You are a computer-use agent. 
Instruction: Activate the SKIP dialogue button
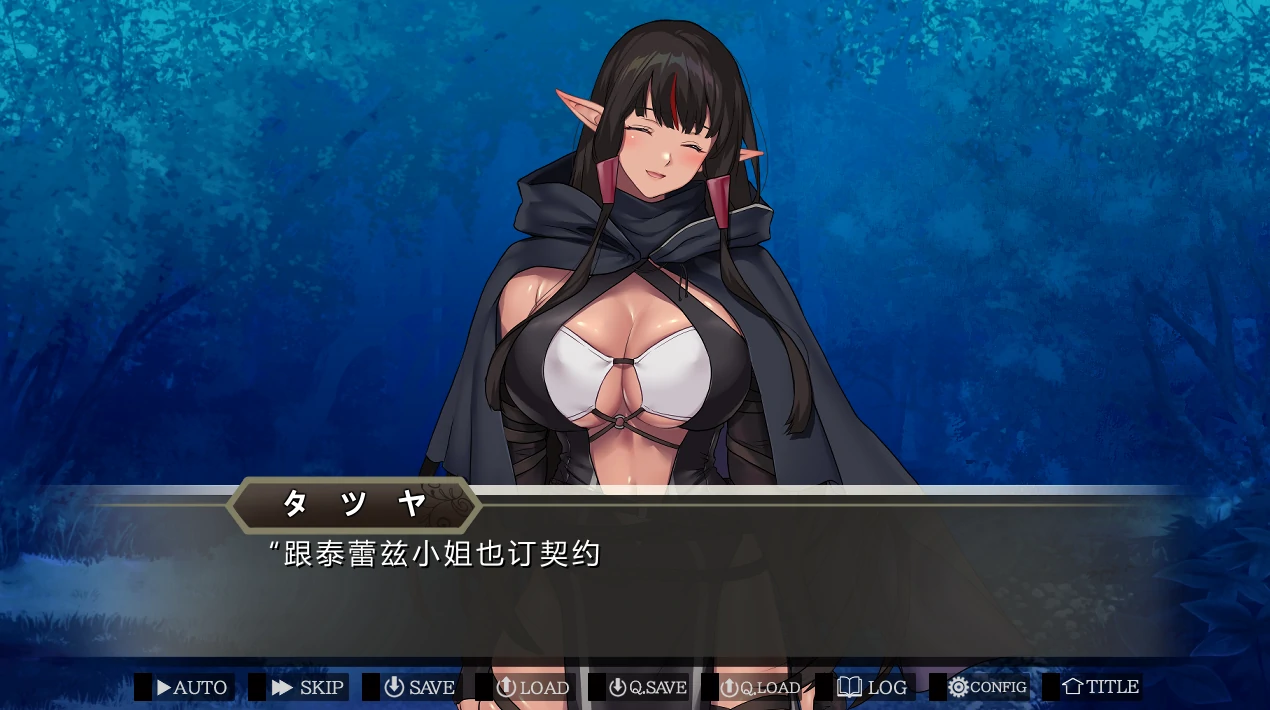[x=307, y=688]
